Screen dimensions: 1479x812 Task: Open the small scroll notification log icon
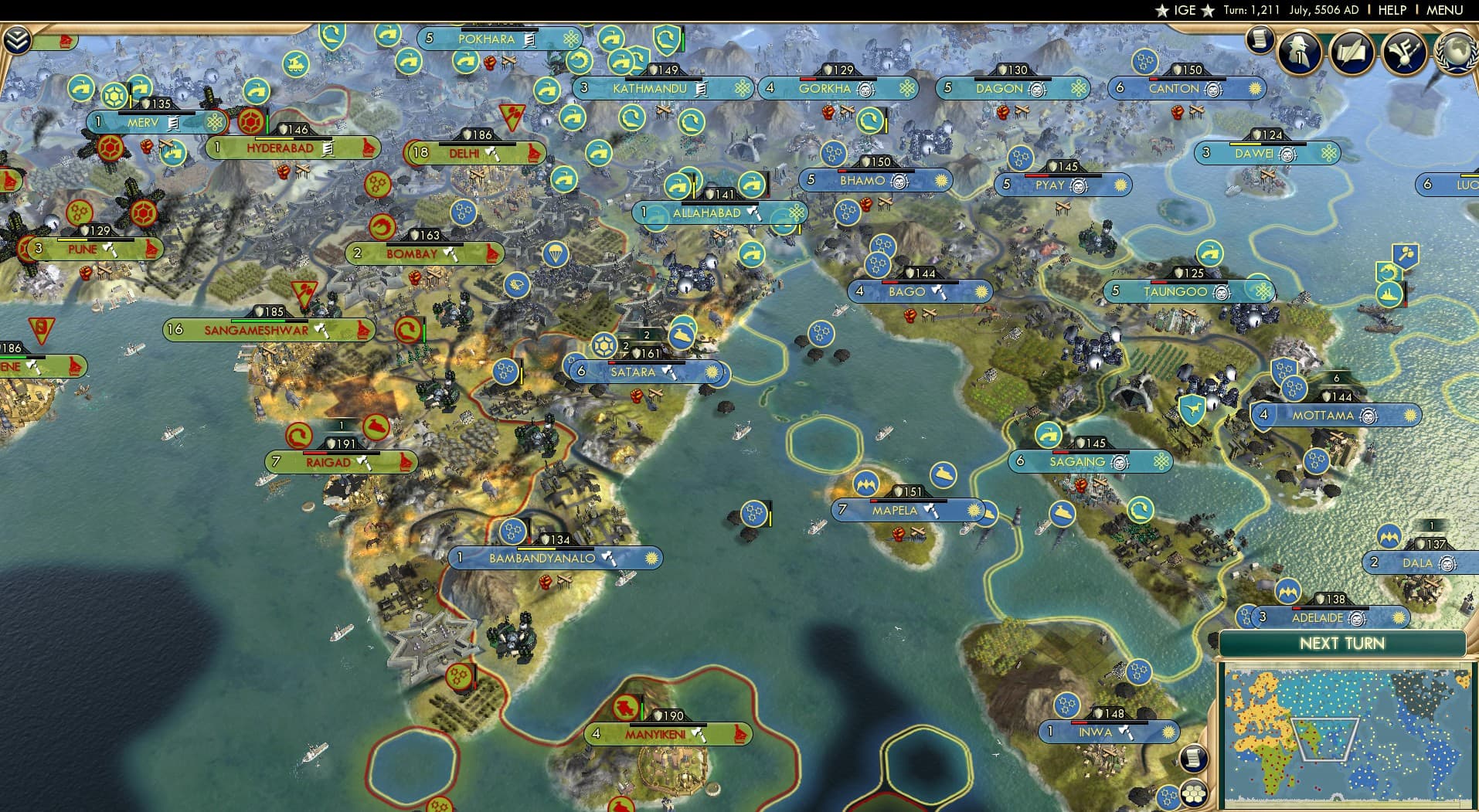pyautogui.click(x=1259, y=39)
